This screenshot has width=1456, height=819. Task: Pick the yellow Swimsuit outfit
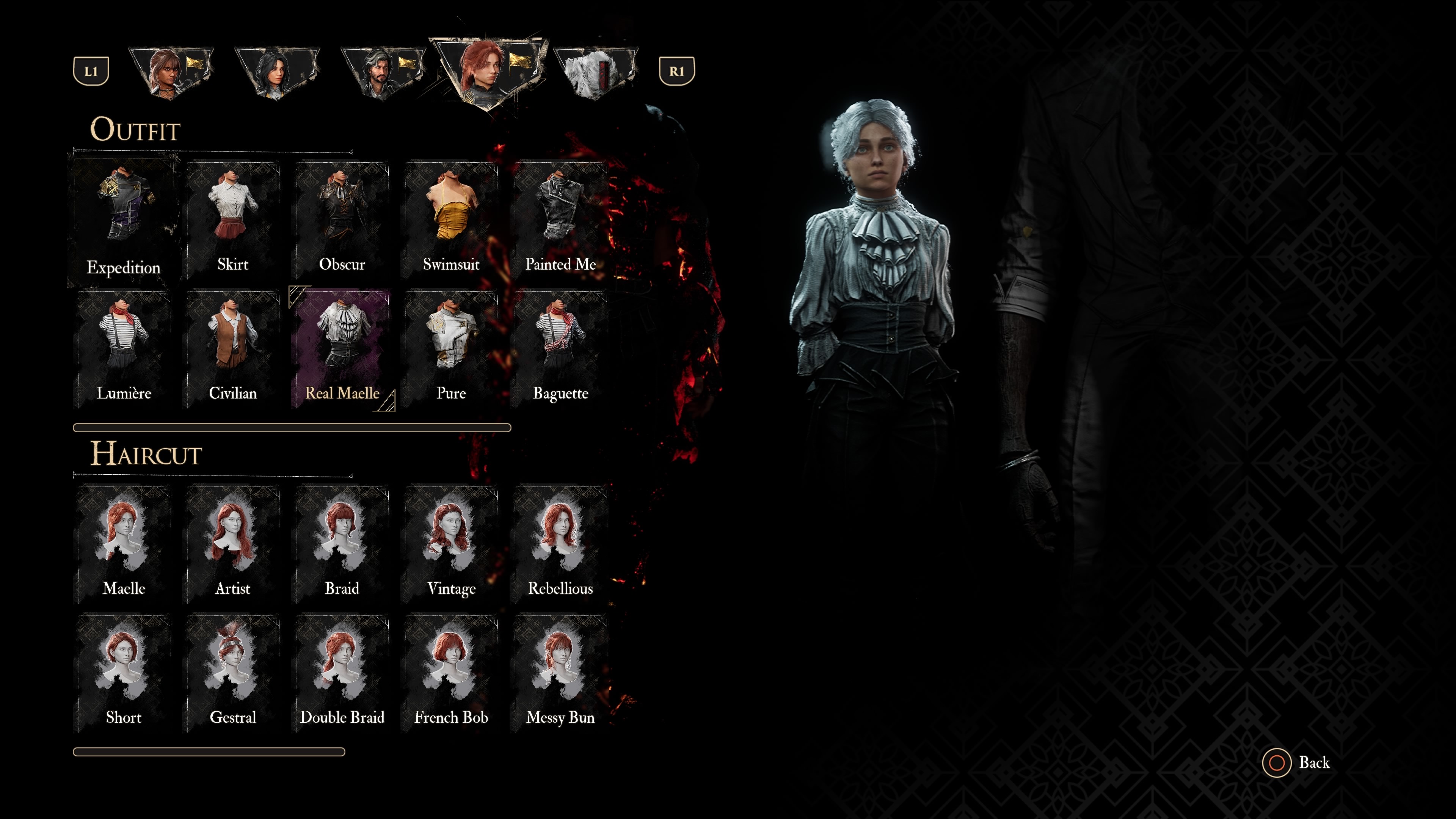coord(451,218)
